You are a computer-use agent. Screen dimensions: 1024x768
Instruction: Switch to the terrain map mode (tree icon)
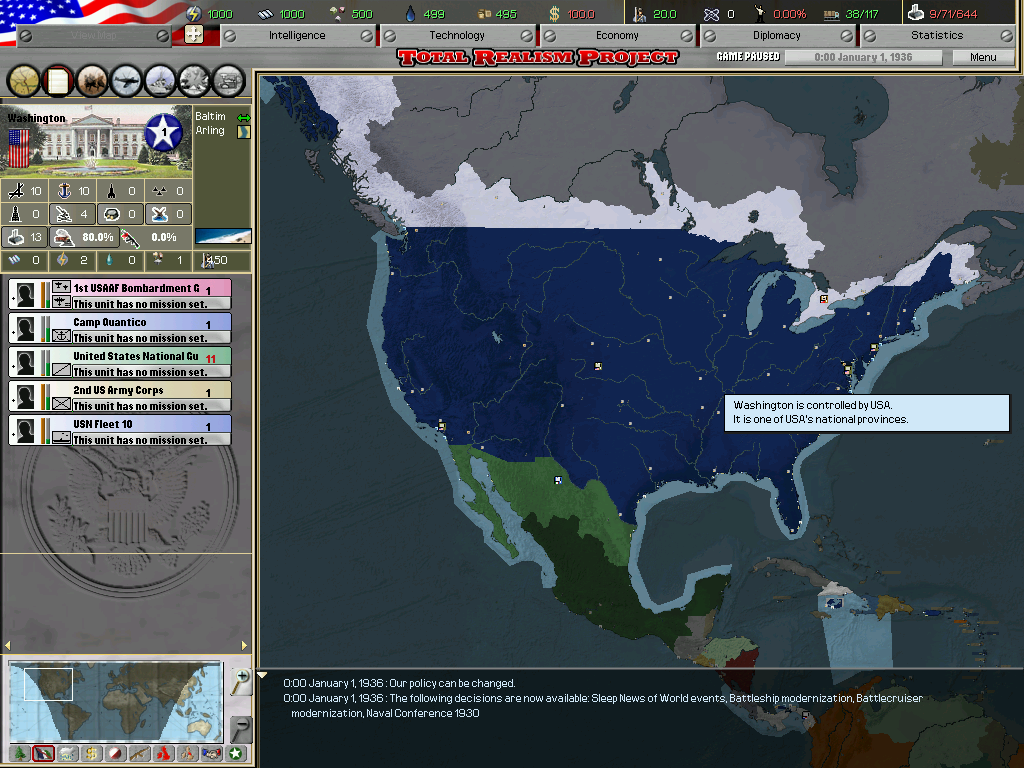[x=19, y=753]
